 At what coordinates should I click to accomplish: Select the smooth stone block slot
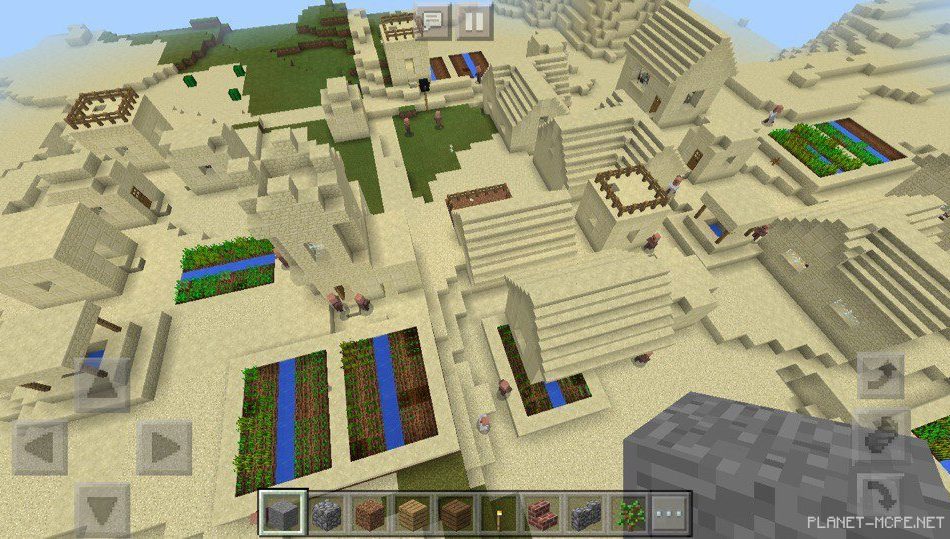coord(282,514)
